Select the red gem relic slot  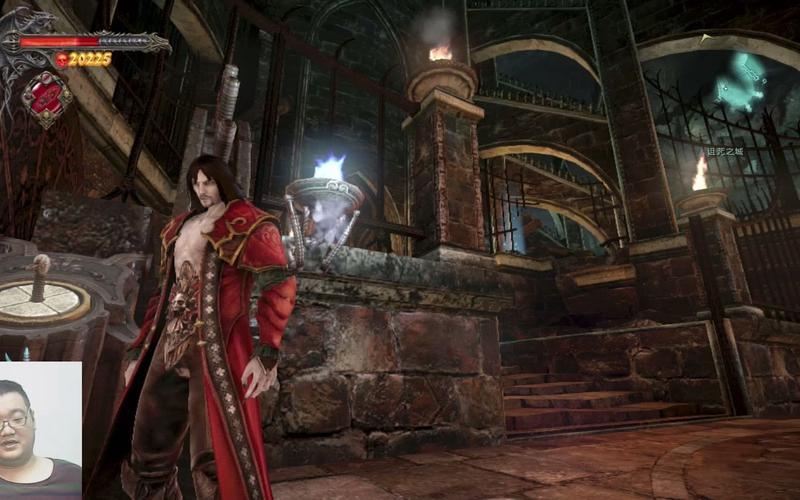[46, 97]
